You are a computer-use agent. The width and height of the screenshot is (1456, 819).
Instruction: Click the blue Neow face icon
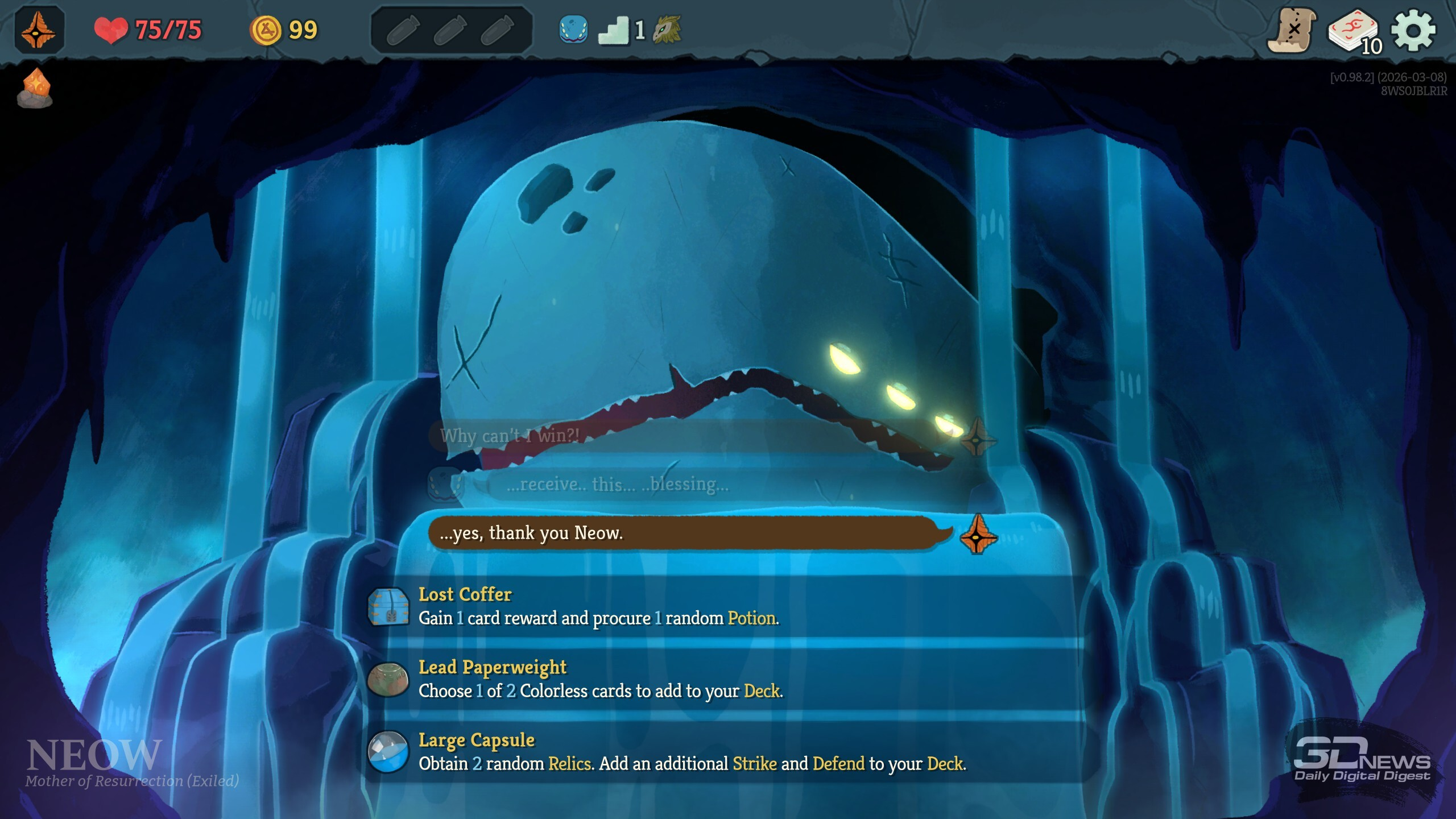tap(573, 30)
